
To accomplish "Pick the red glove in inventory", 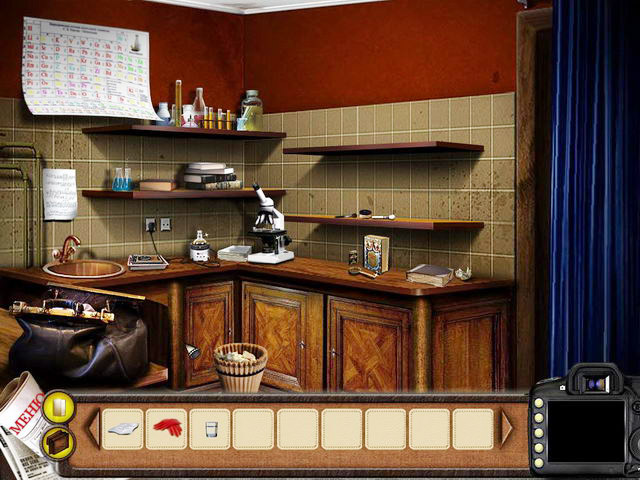I will click(x=166, y=429).
